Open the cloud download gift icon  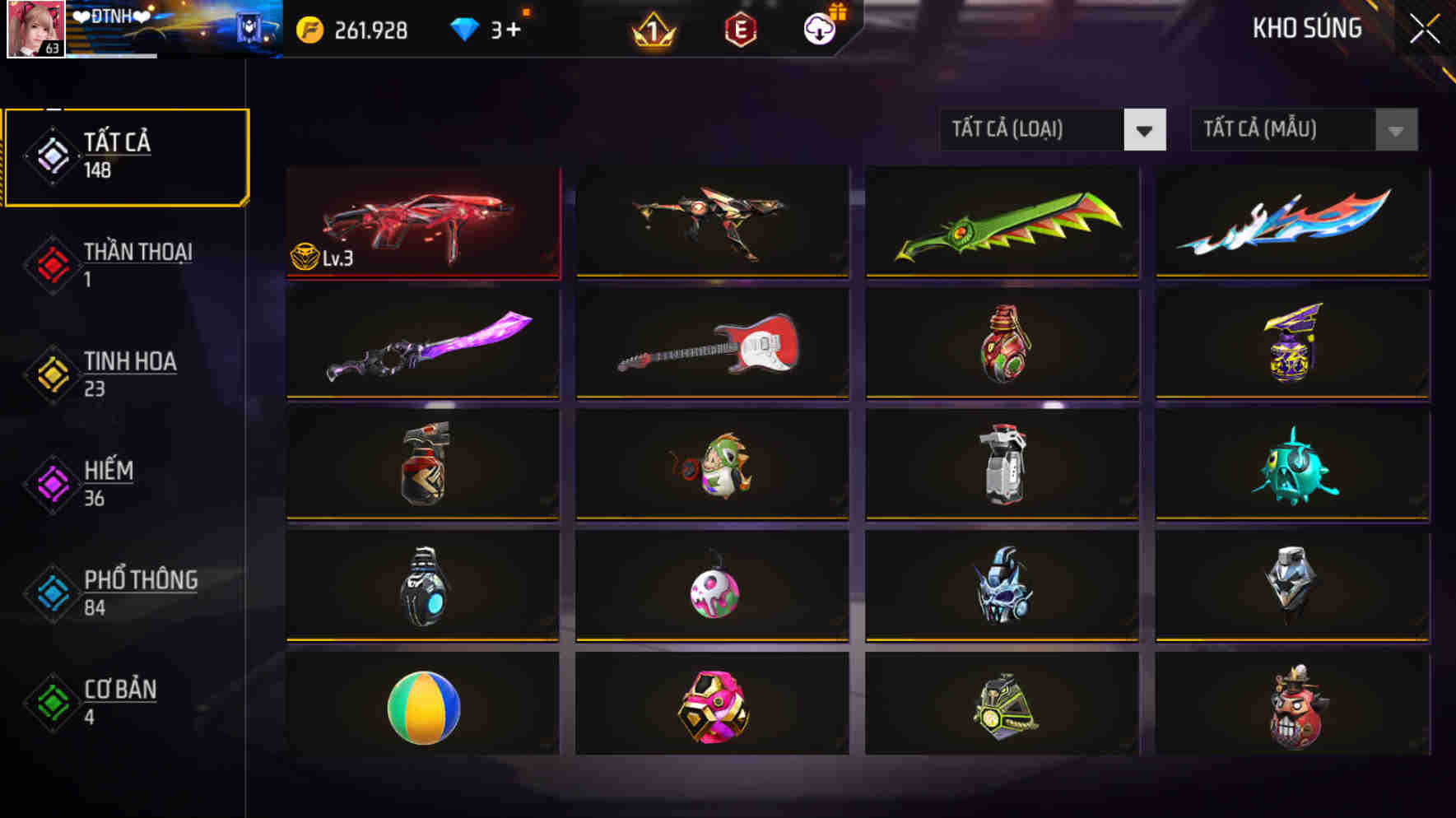tap(817, 30)
